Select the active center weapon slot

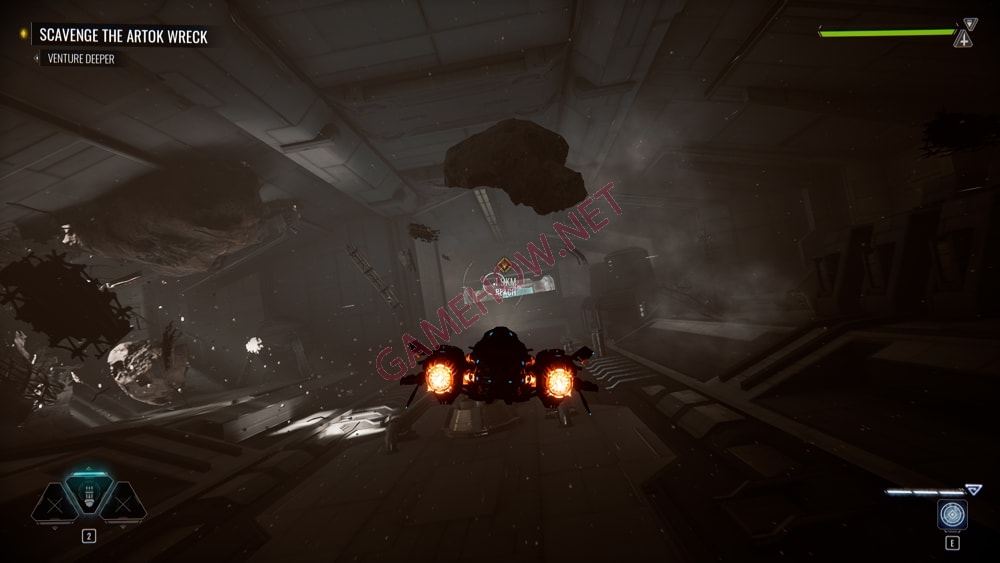pos(89,492)
